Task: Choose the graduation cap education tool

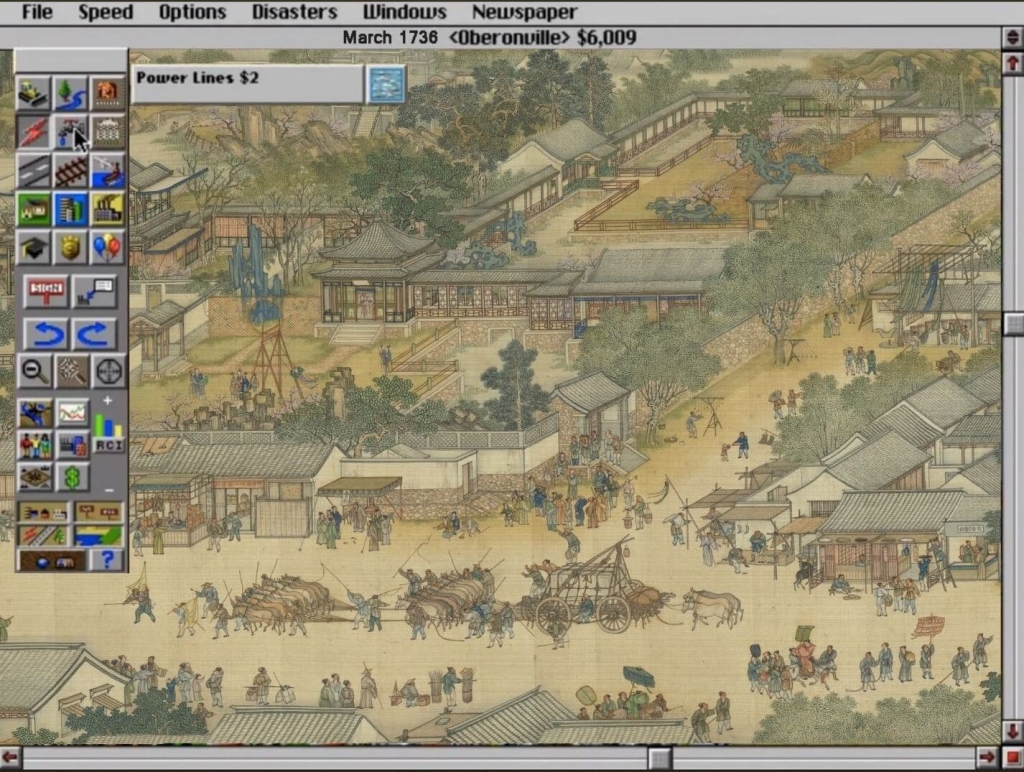Action: (33, 246)
